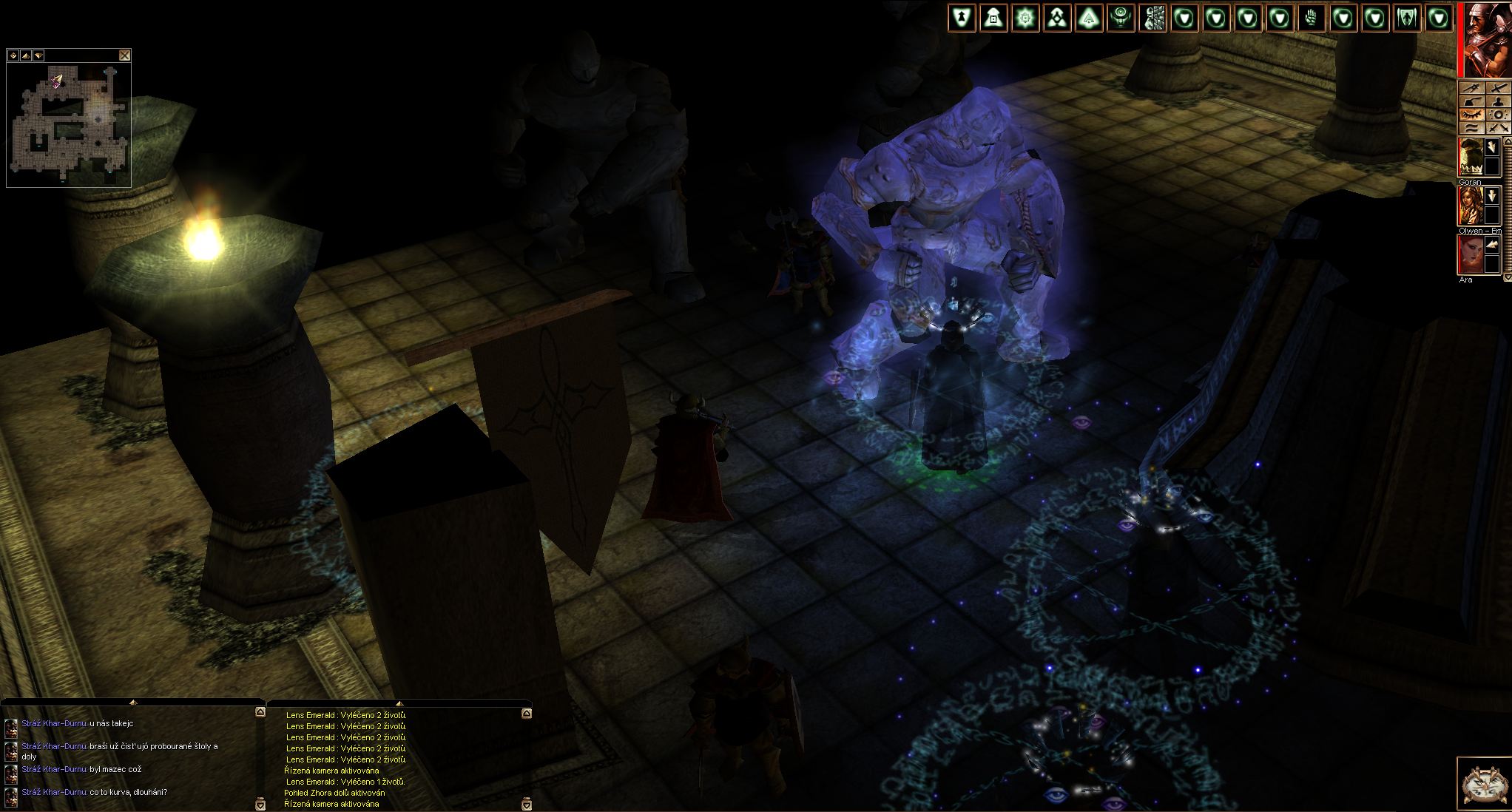Screen dimensions: 1512x812
Task: Close the minimap window
Action: coord(125,55)
